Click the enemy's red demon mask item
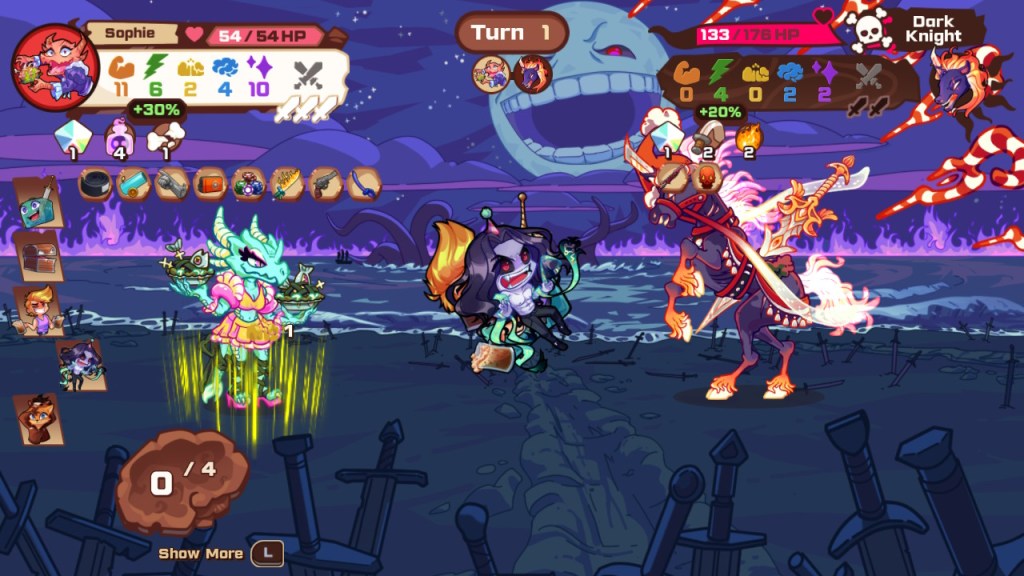 (706, 178)
